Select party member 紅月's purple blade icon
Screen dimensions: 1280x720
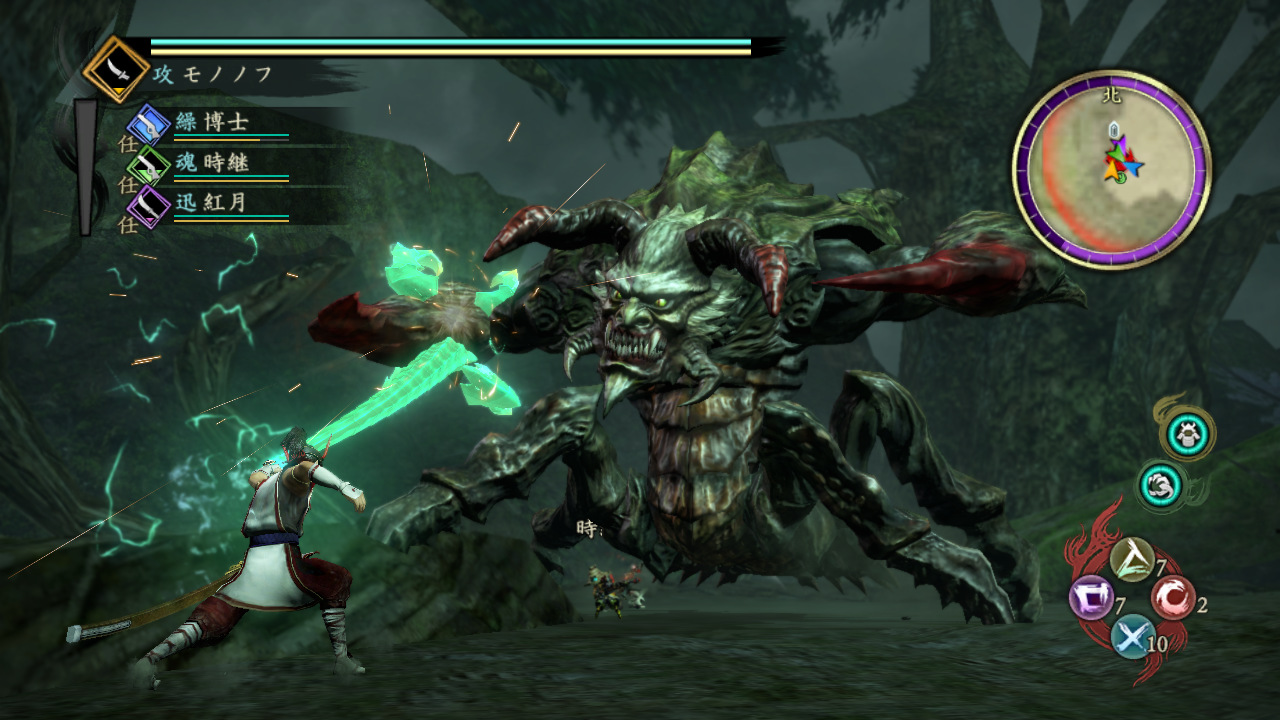[149, 205]
